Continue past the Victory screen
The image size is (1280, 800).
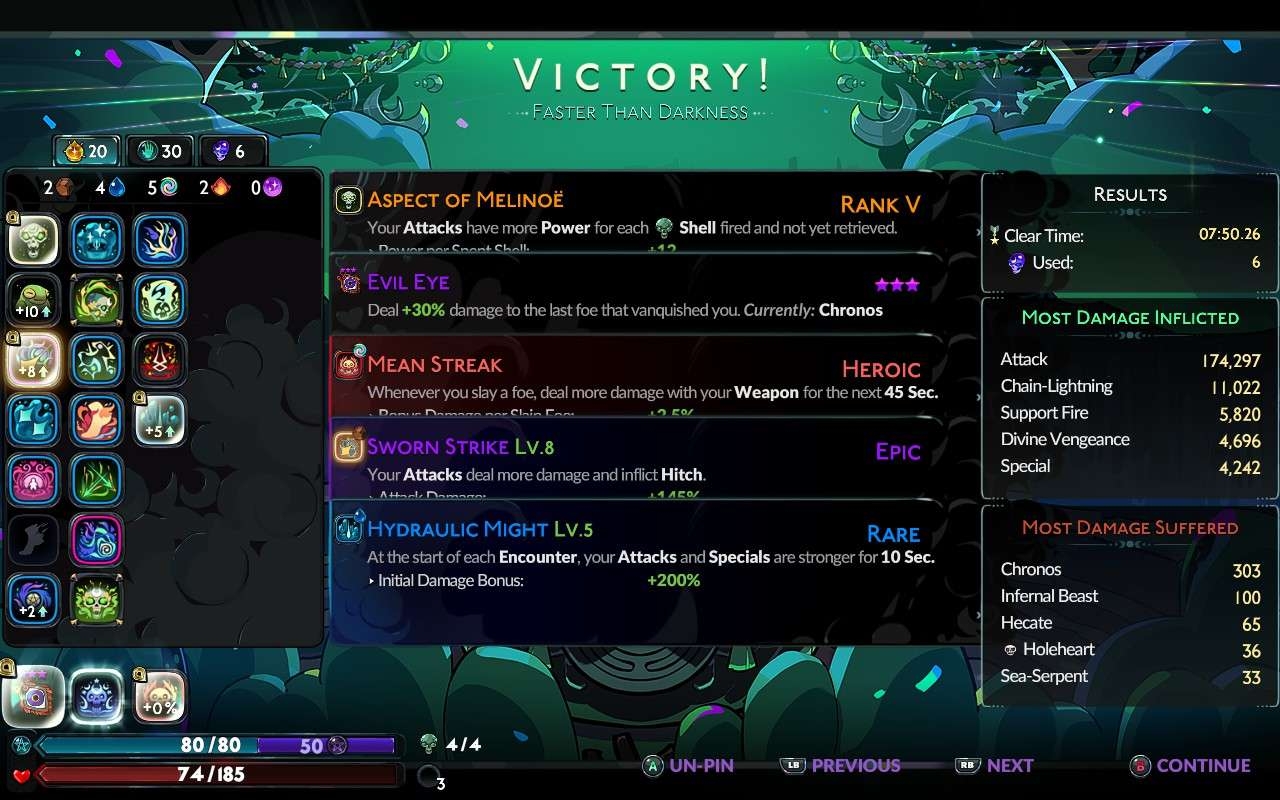(x=1191, y=766)
